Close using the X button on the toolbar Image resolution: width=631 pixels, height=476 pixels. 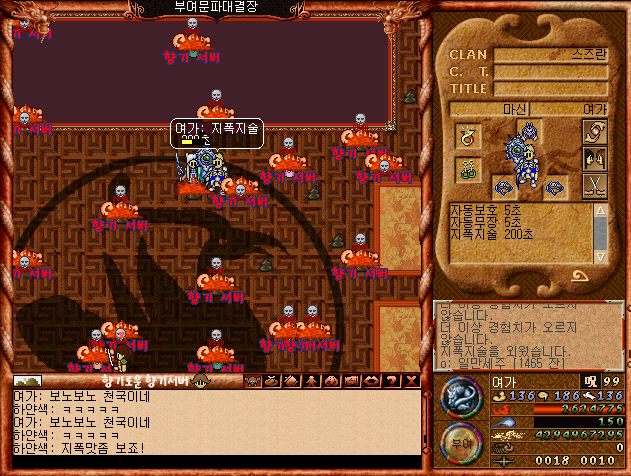(x=413, y=381)
